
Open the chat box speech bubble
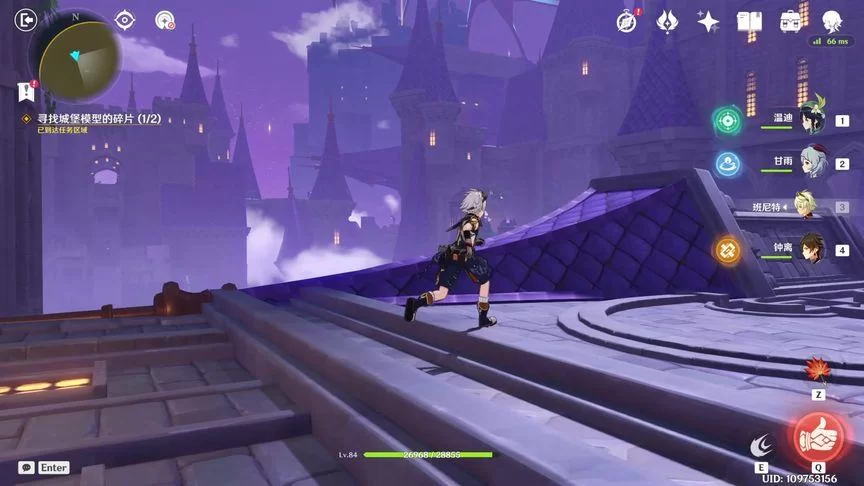click(26, 467)
